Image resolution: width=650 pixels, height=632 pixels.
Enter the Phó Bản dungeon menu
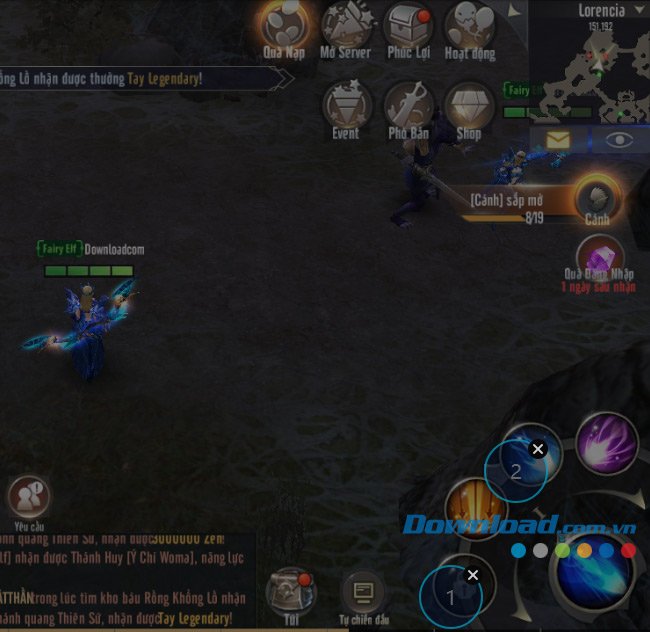pyautogui.click(x=408, y=106)
